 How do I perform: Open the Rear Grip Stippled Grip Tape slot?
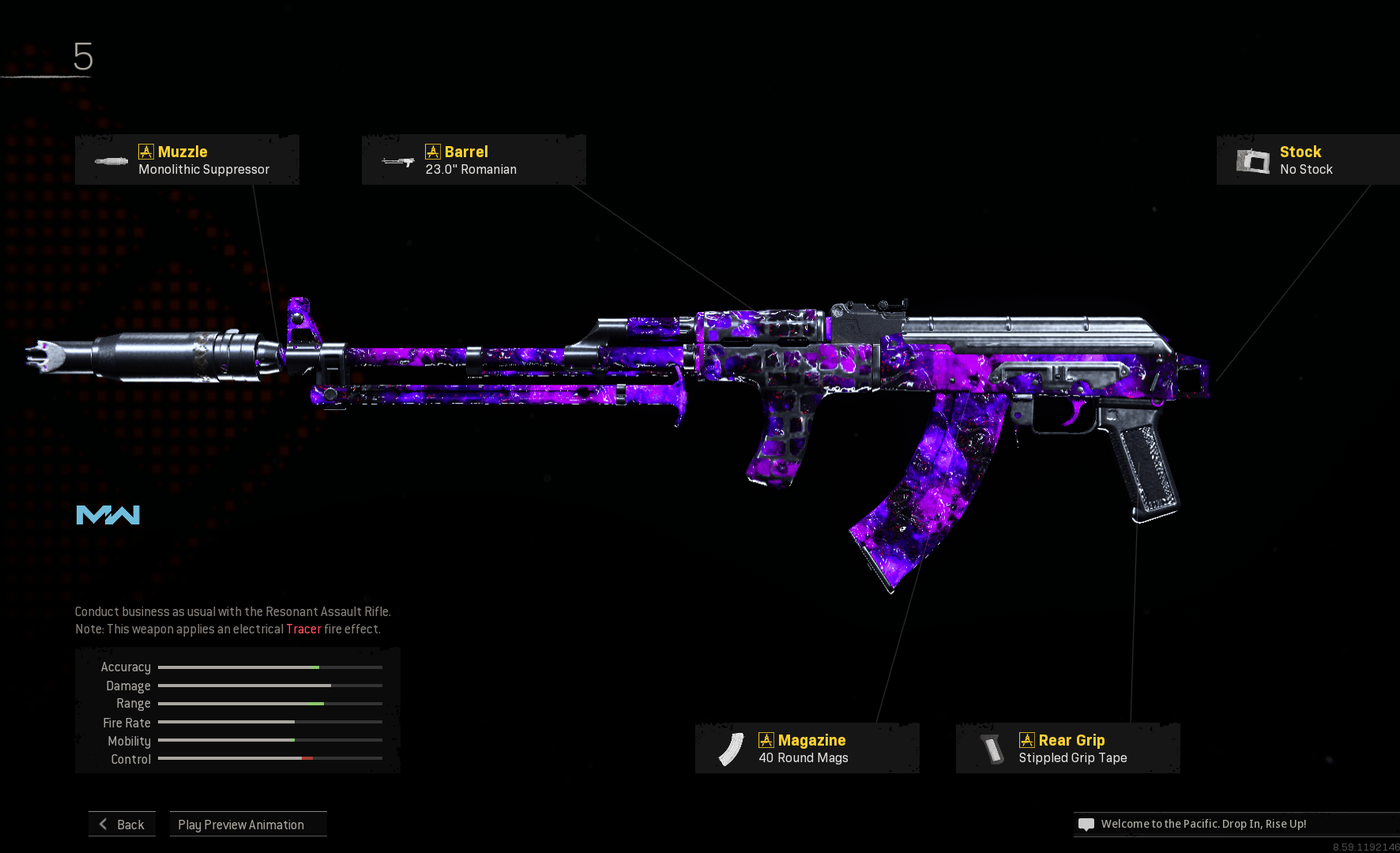pyautogui.click(x=1067, y=749)
